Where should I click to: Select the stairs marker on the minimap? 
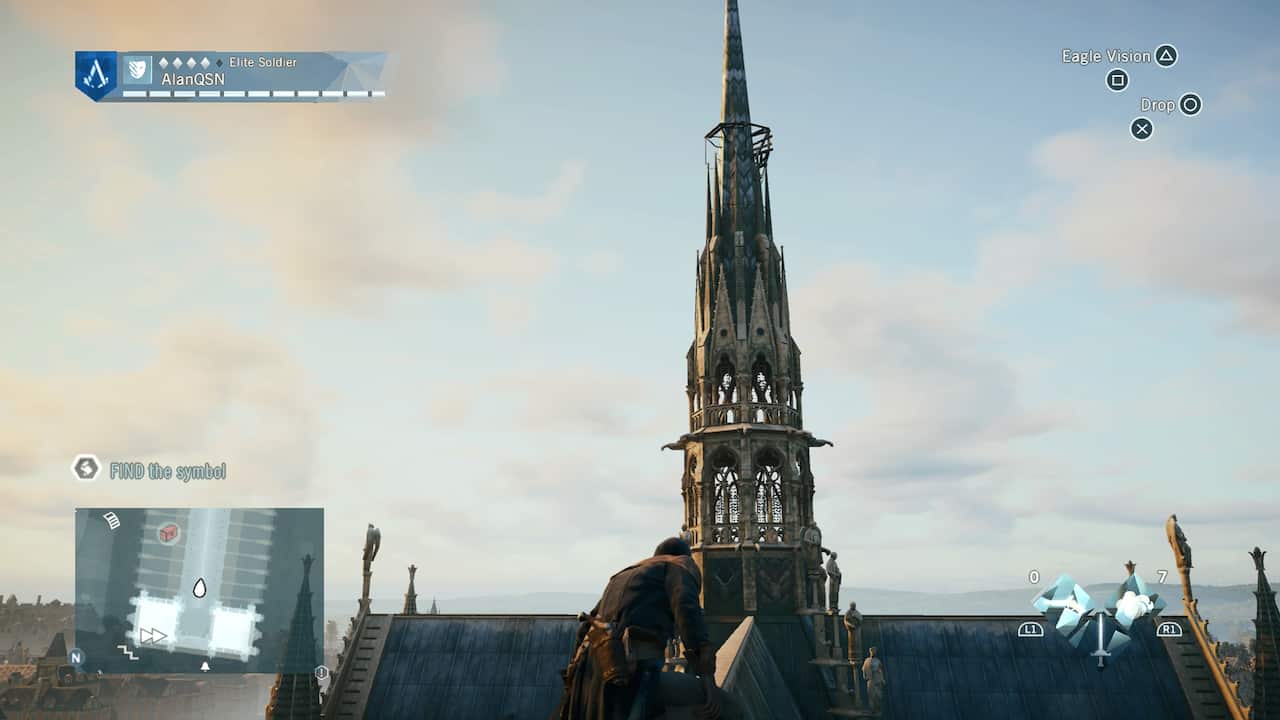pos(128,652)
